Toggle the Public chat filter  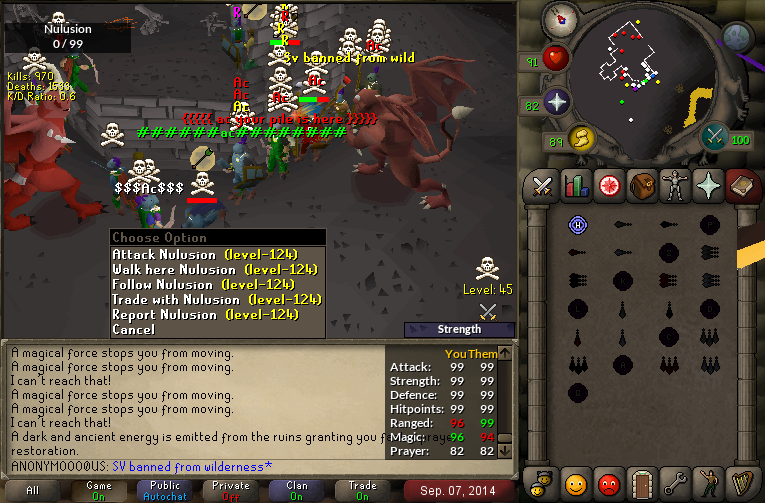(x=165, y=490)
